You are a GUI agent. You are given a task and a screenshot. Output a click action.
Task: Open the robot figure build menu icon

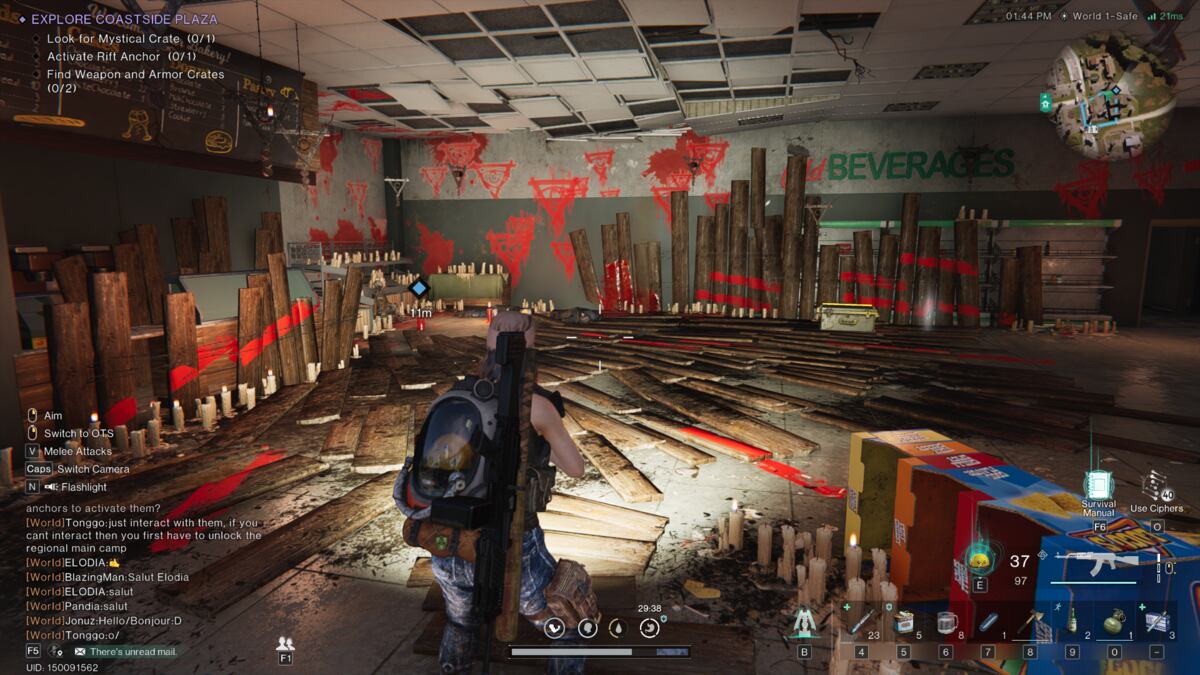coord(804,622)
